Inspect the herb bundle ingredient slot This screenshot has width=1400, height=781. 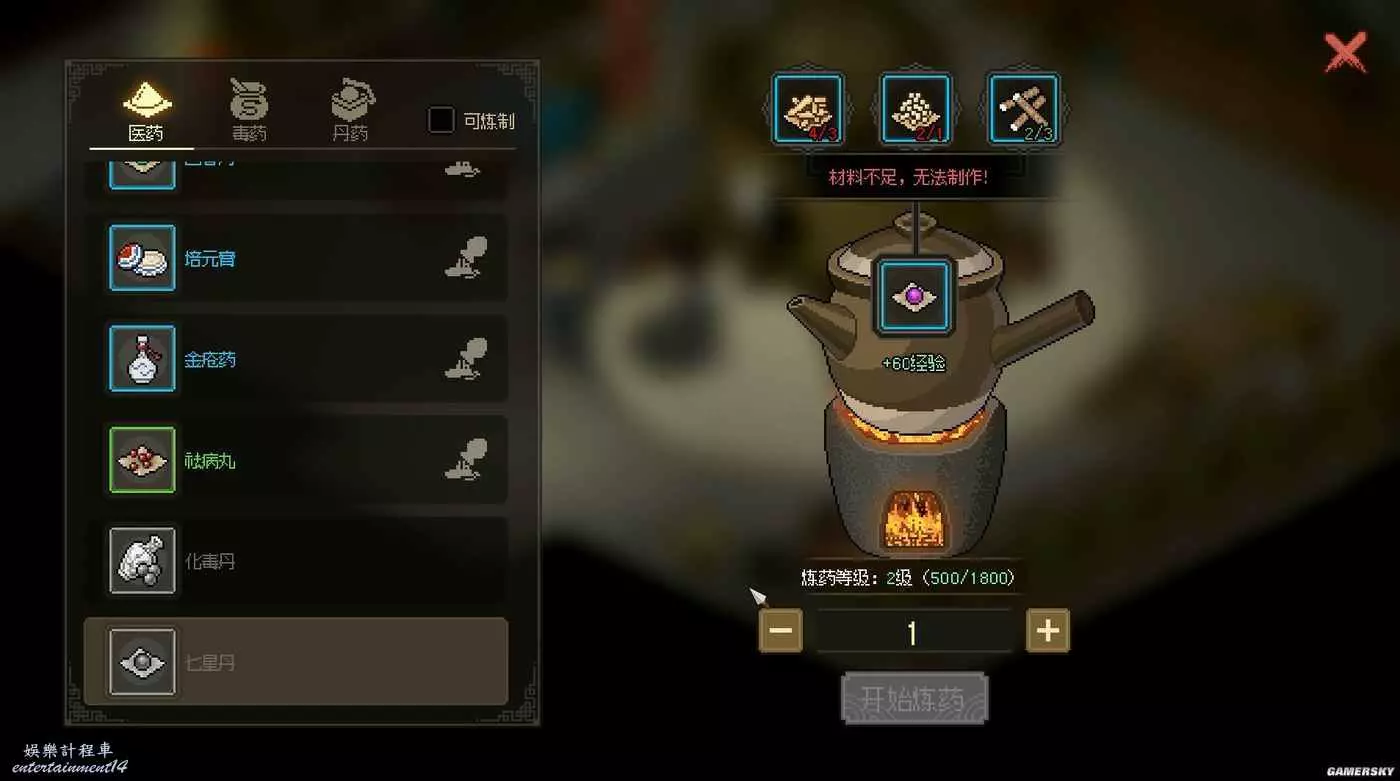pos(808,109)
